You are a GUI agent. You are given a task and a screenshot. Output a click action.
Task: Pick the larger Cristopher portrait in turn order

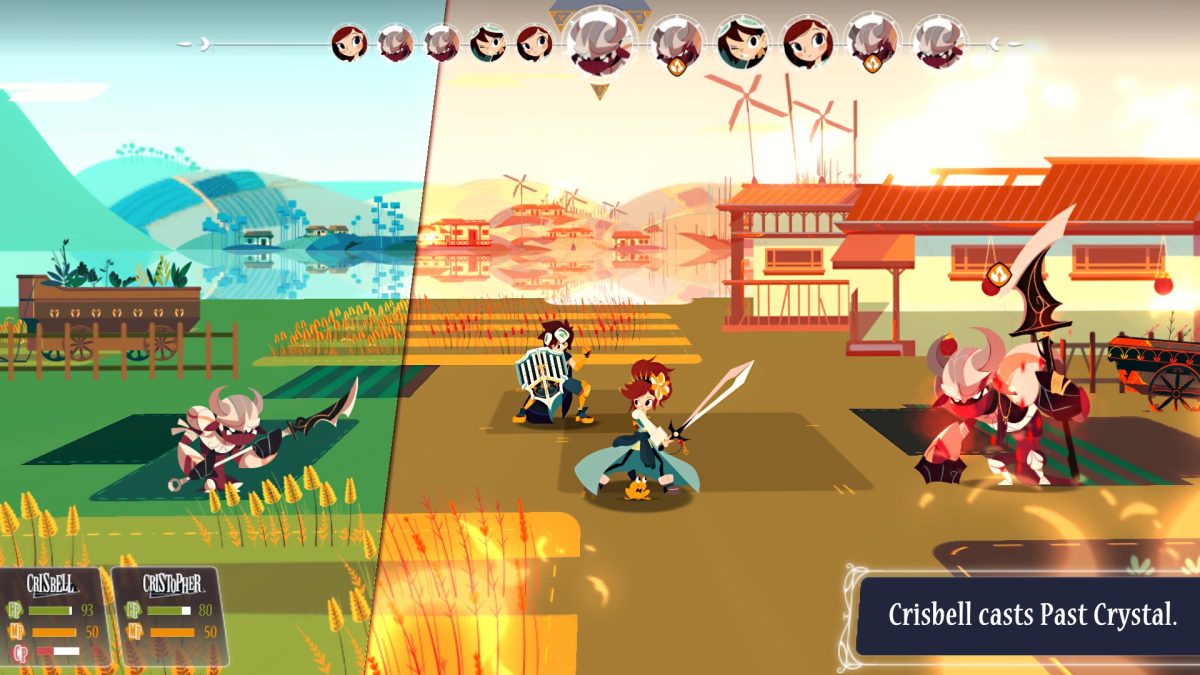click(742, 42)
